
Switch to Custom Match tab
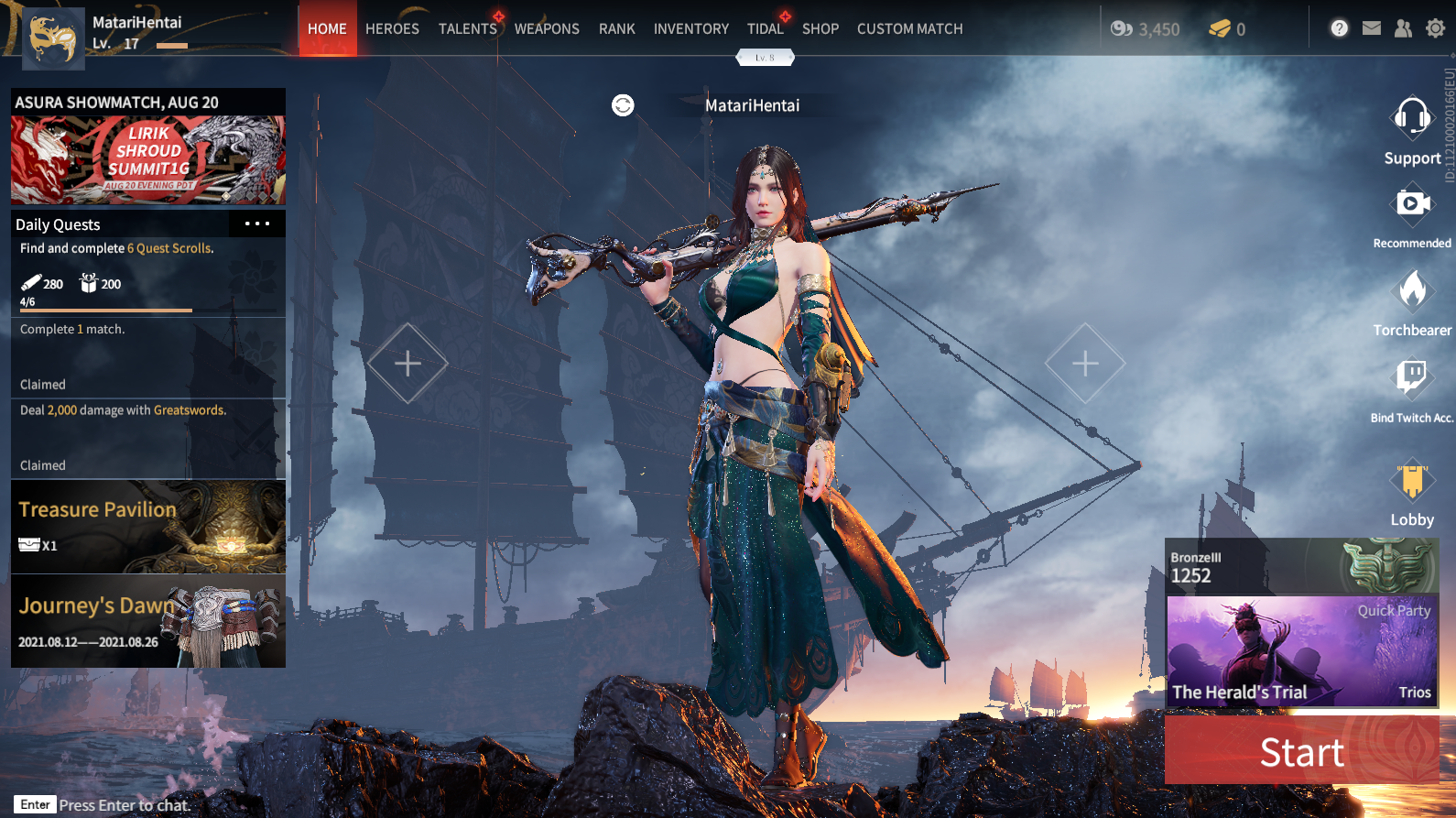point(909,29)
